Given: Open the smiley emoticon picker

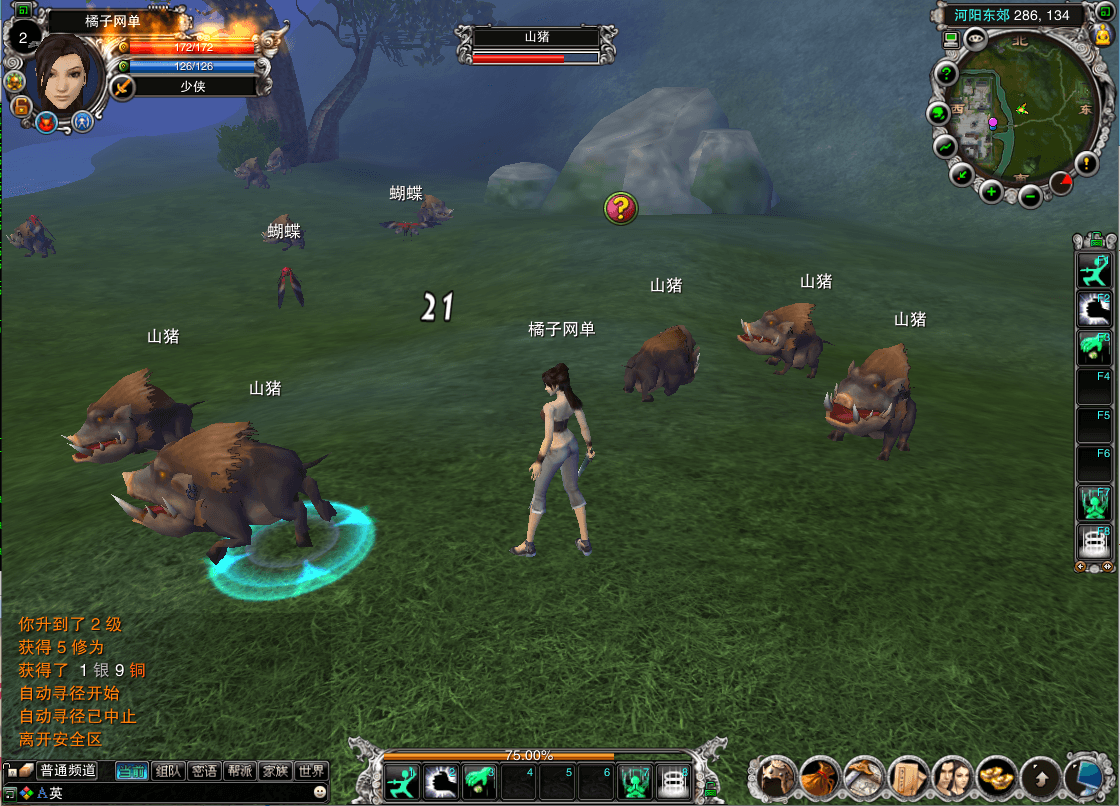Looking at the screenshot, I should 320,792.
